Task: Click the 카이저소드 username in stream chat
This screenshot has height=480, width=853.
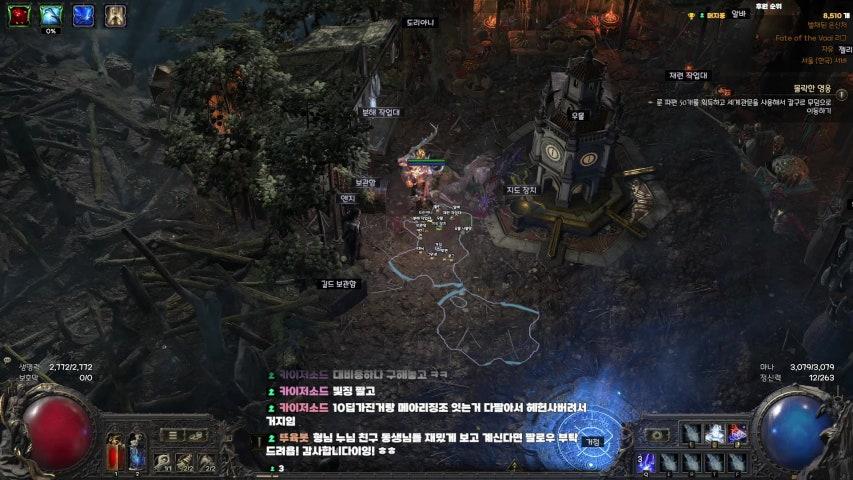Action: (x=303, y=375)
